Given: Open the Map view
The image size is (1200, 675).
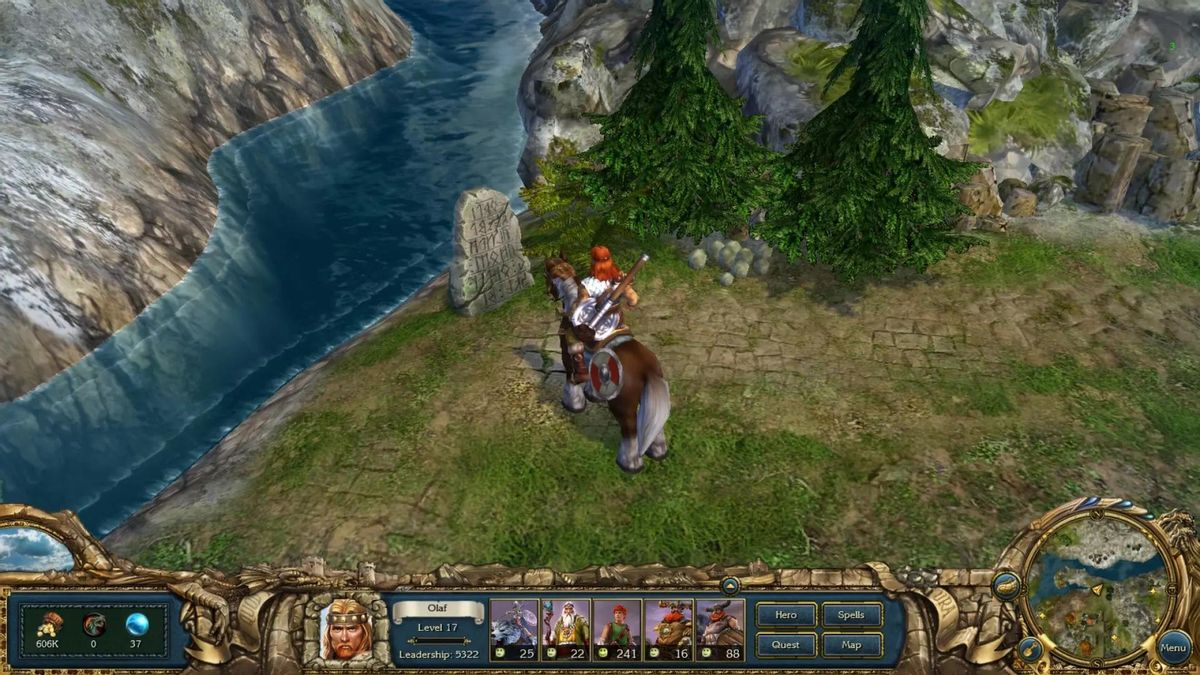Looking at the screenshot, I should (x=851, y=645).
